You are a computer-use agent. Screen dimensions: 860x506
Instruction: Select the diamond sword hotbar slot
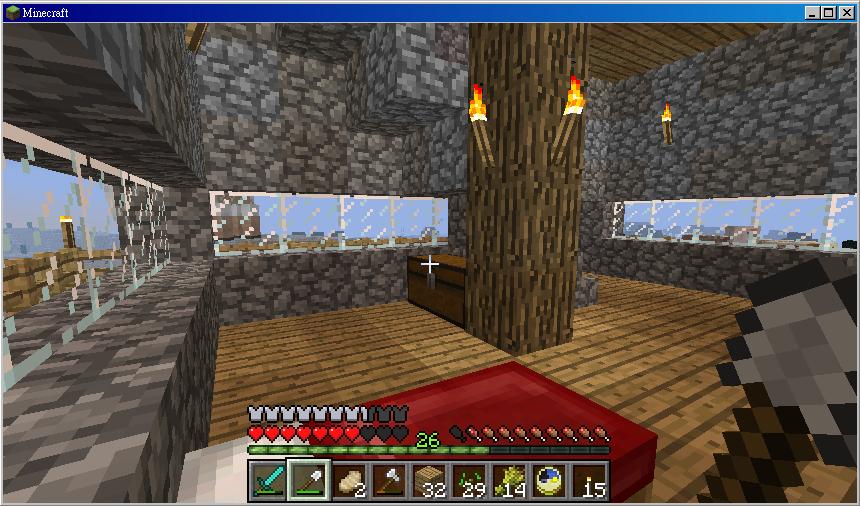pos(268,481)
